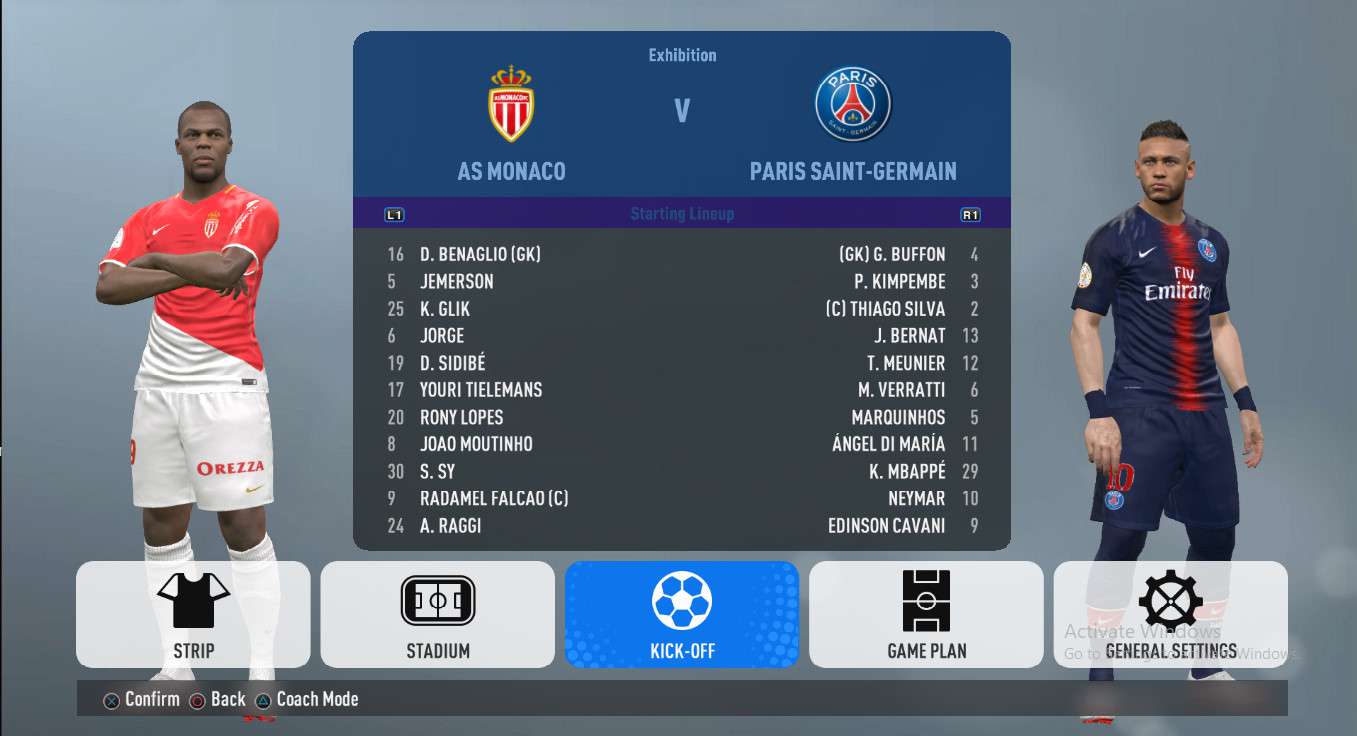Start the match with Kick-Off
This screenshot has height=736, width=1357.
coord(682,614)
